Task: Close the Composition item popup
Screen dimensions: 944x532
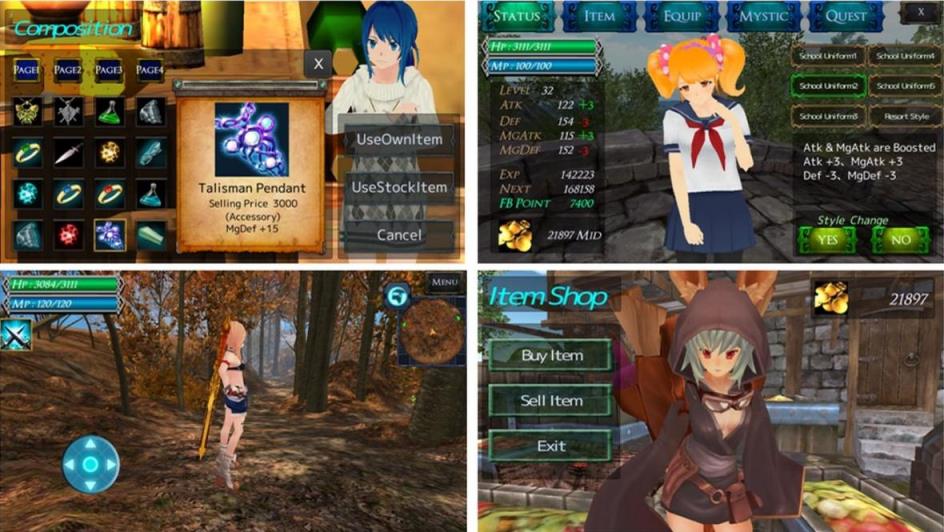Action: (x=318, y=64)
